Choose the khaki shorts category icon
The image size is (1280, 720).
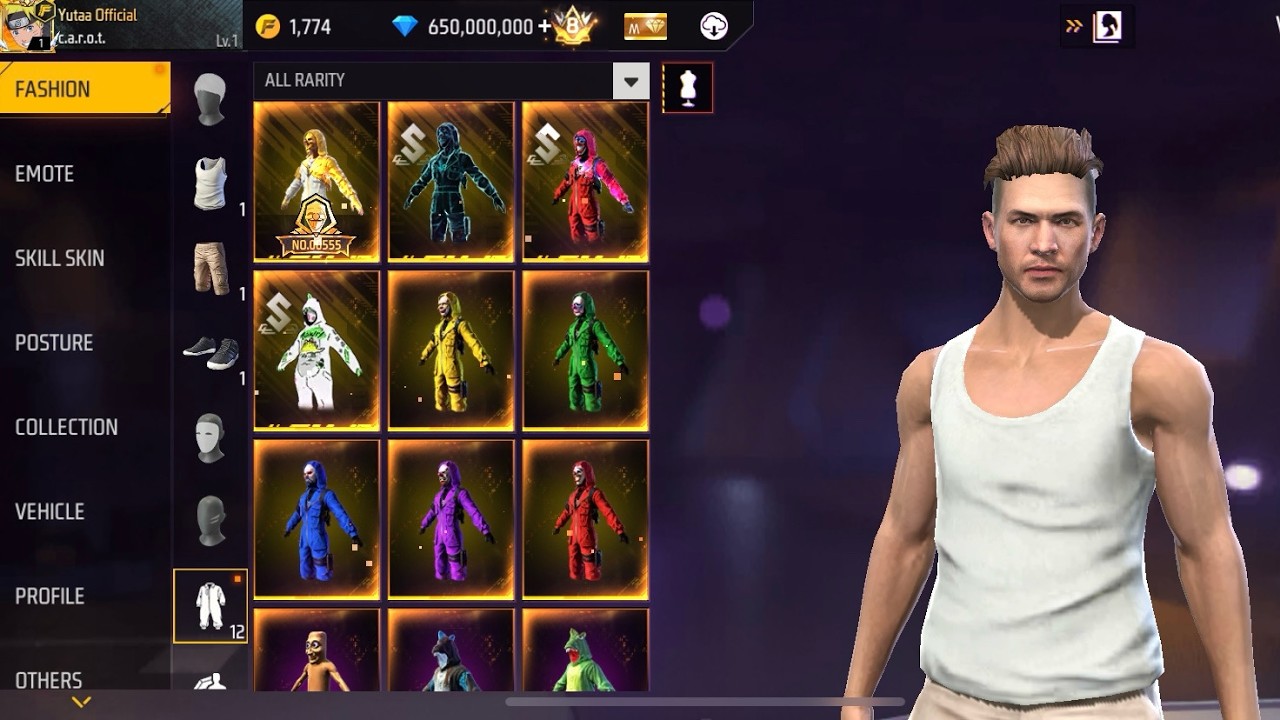pos(210,267)
